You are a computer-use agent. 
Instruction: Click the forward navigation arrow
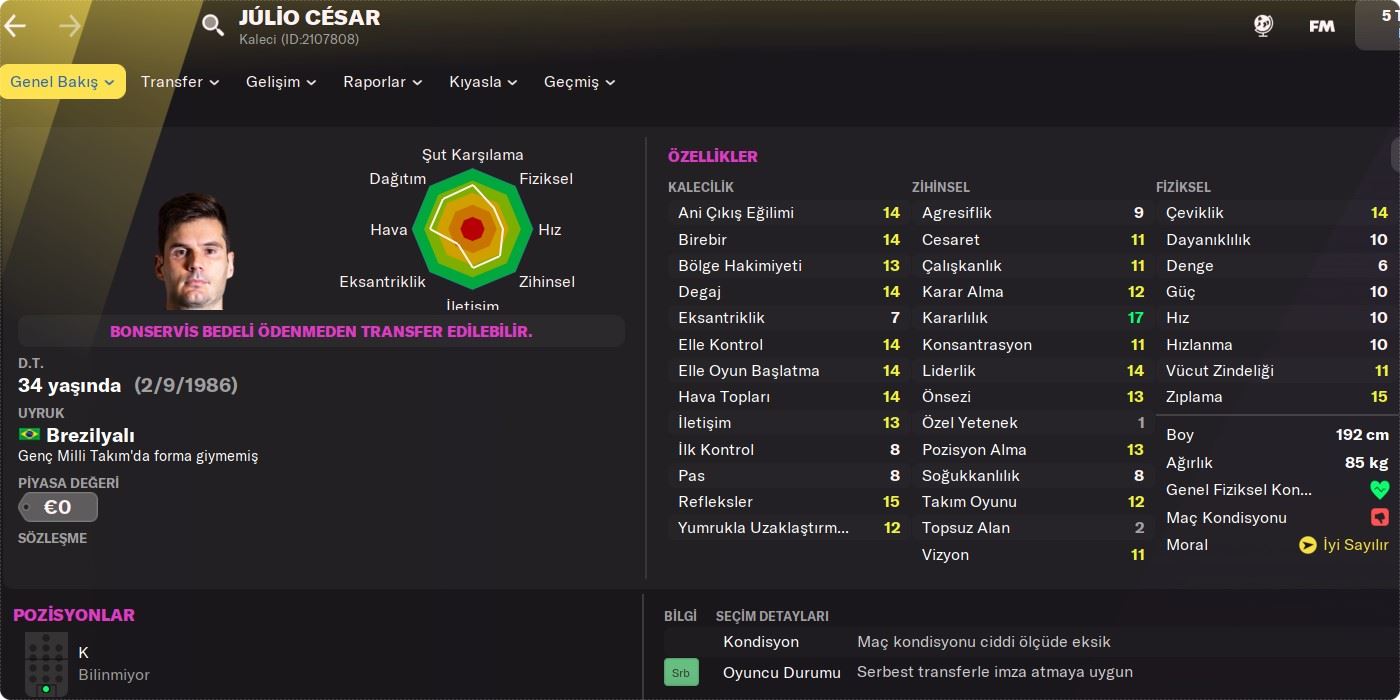click(x=70, y=26)
